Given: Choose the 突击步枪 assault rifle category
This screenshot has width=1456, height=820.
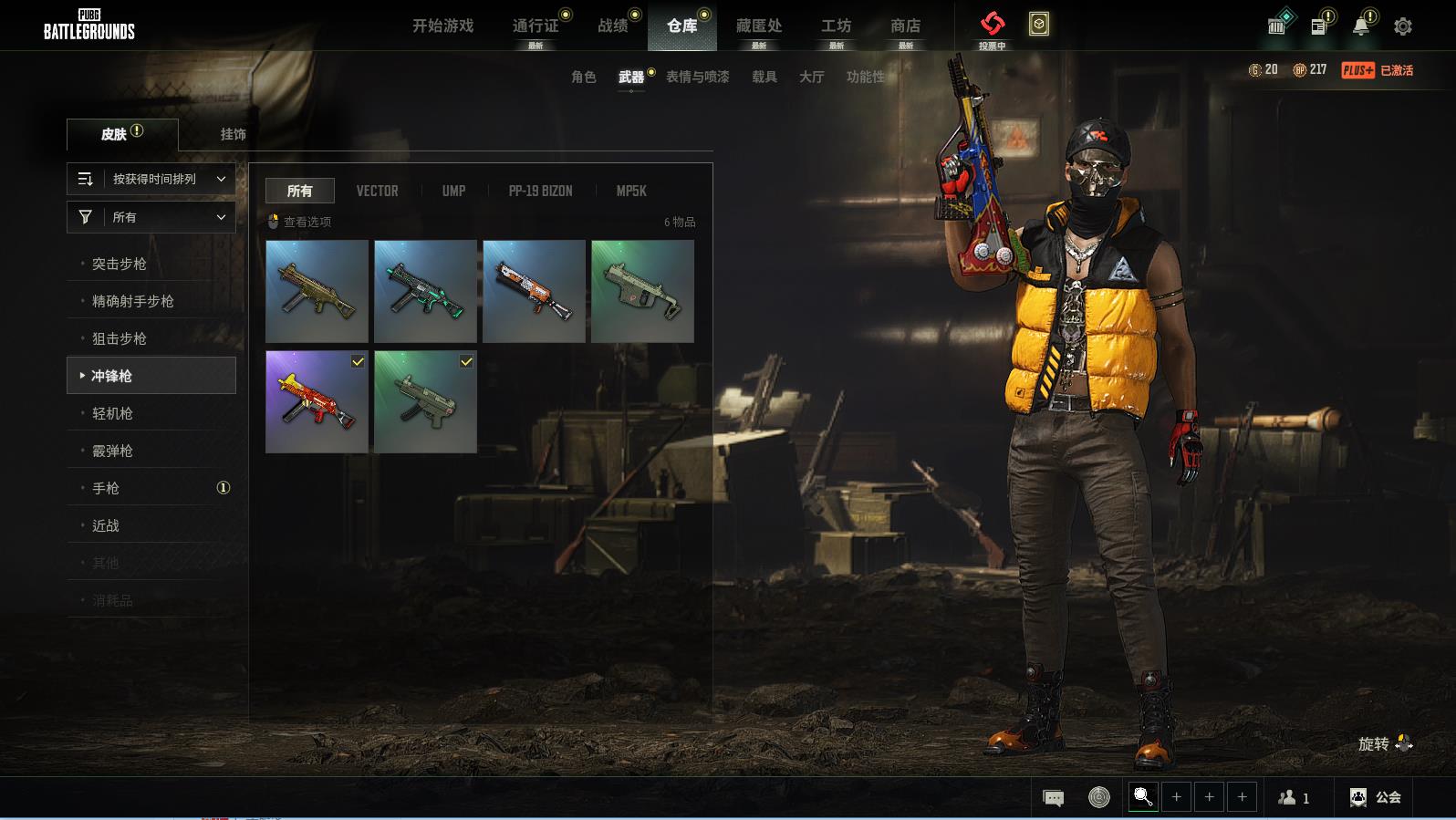Looking at the screenshot, I should [120, 264].
